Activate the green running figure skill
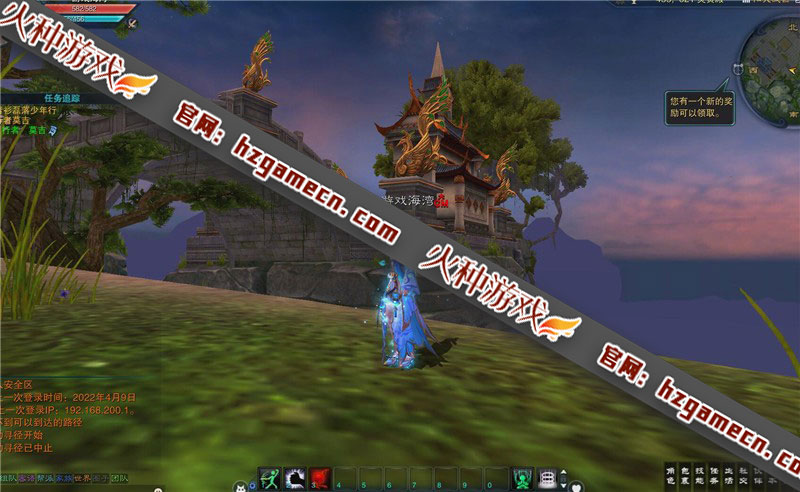The height and width of the screenshot is (492, 800). coord(270,477)
